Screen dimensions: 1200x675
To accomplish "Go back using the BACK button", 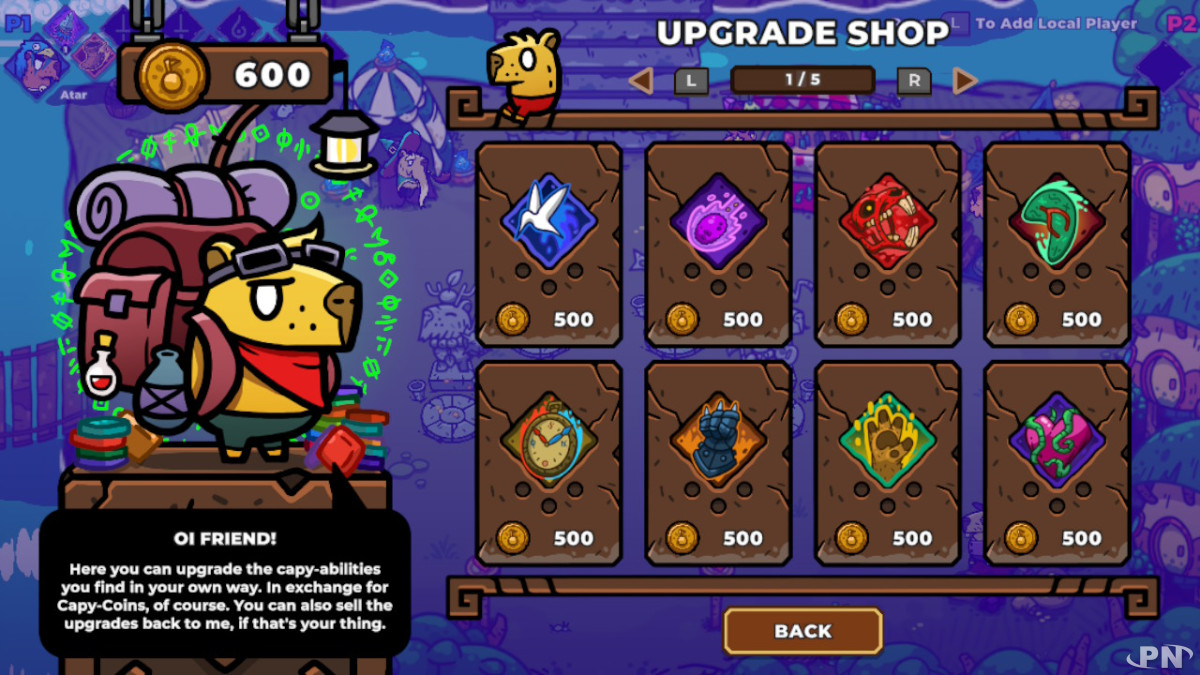I will (803, 631).
